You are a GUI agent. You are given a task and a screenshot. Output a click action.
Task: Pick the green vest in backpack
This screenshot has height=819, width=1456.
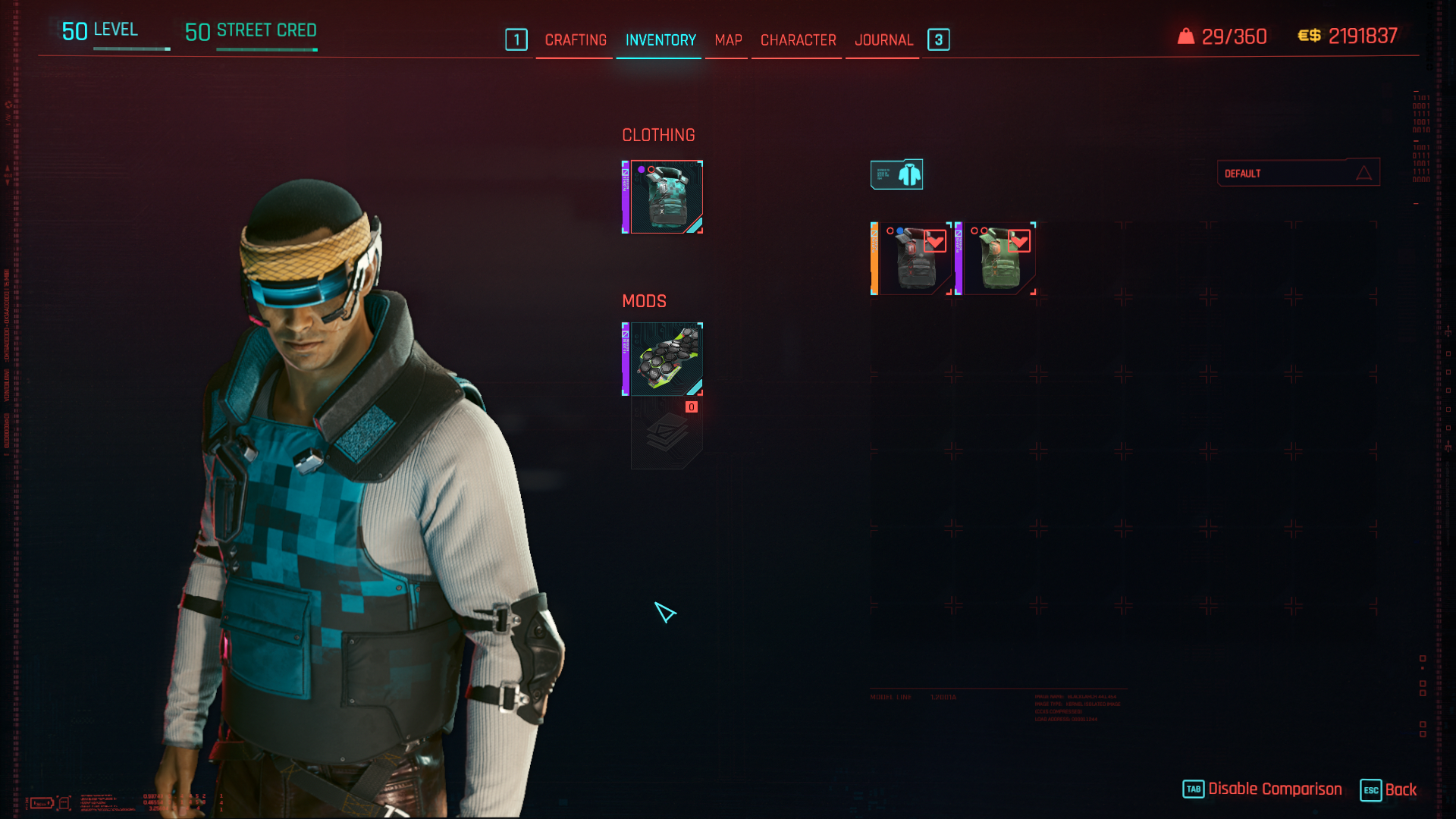[x=997, y=259]
